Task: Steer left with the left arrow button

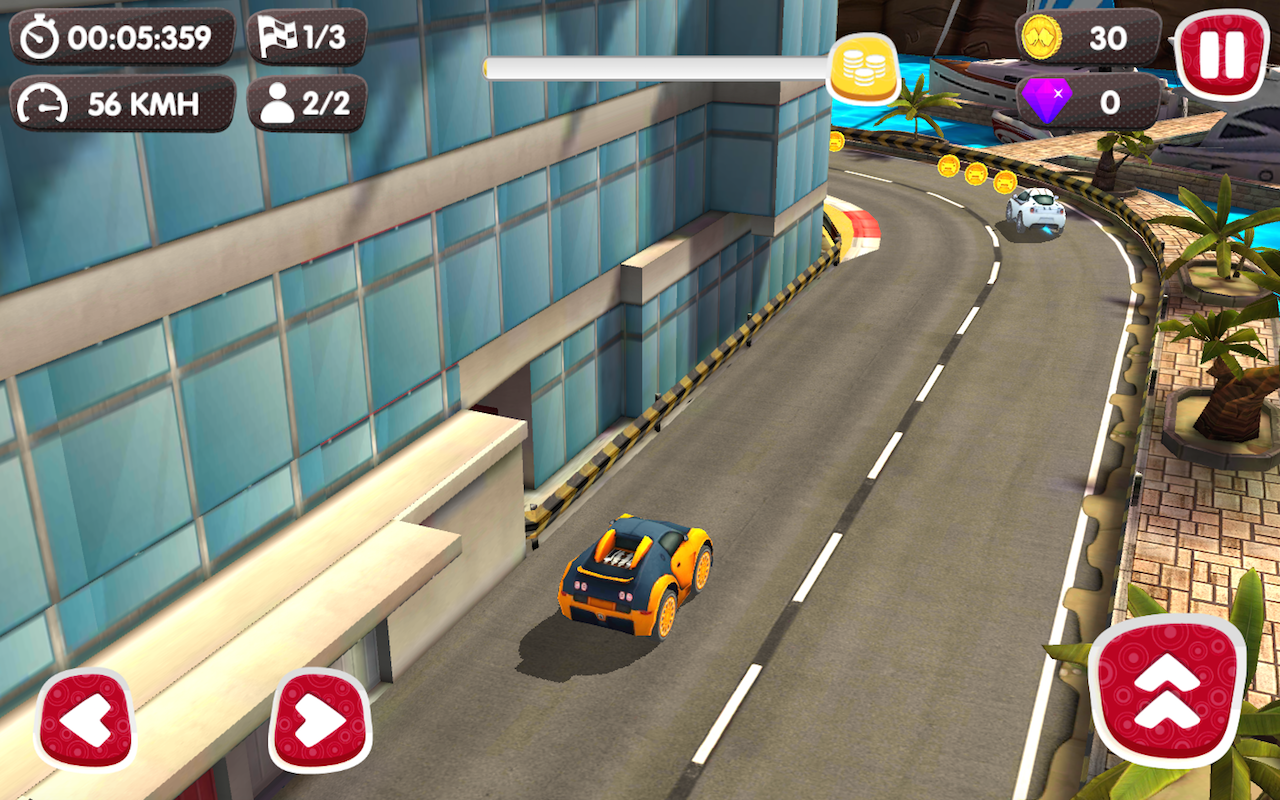Action: 86,720
